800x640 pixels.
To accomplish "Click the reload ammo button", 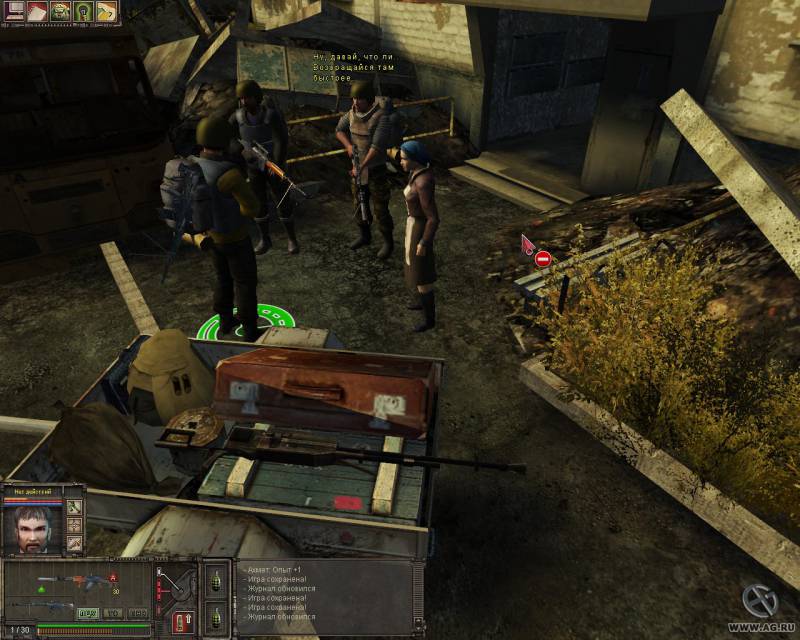I will (x=184, y=617).
